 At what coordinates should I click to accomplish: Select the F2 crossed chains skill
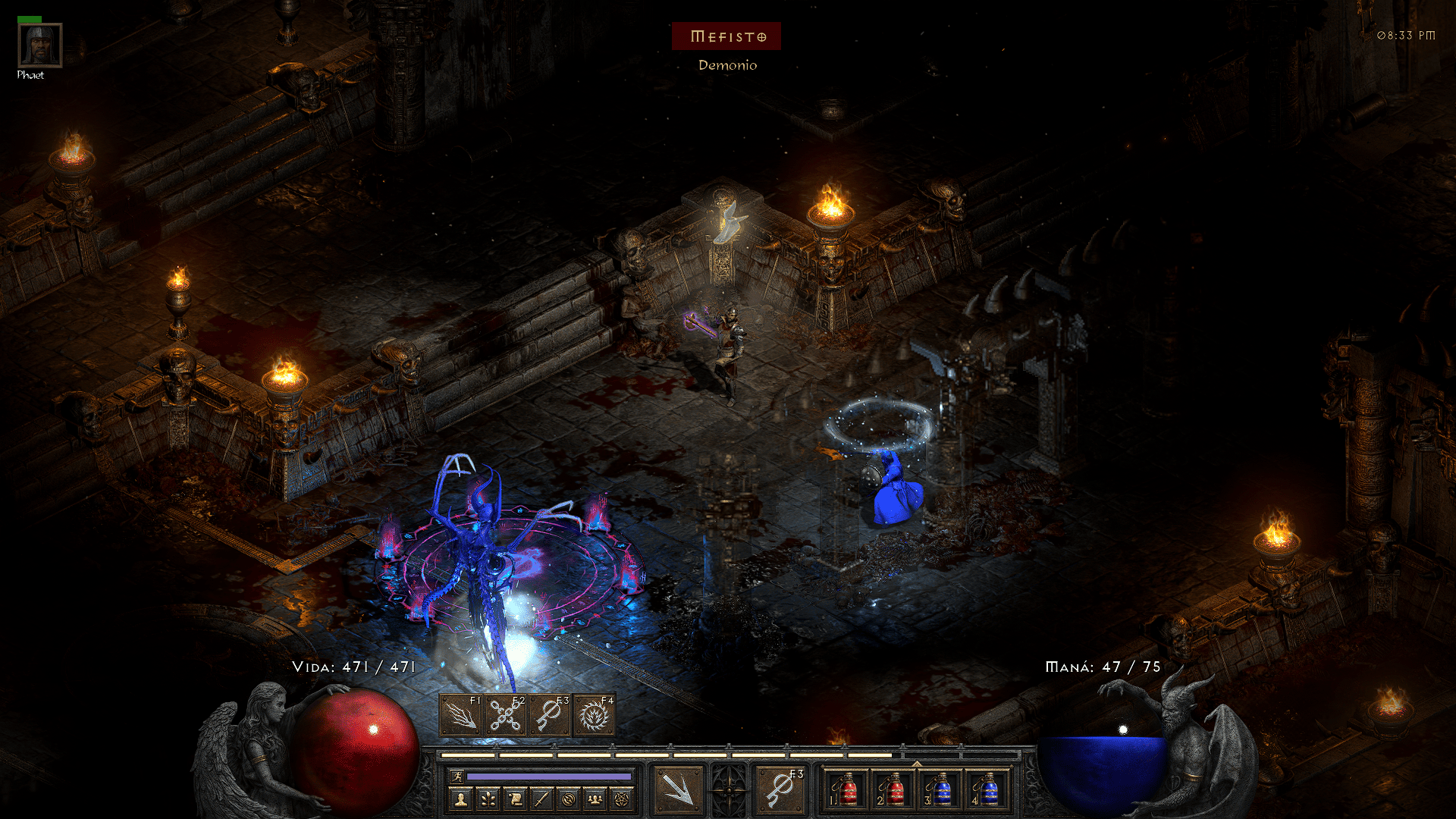click(x=505, y=715)
